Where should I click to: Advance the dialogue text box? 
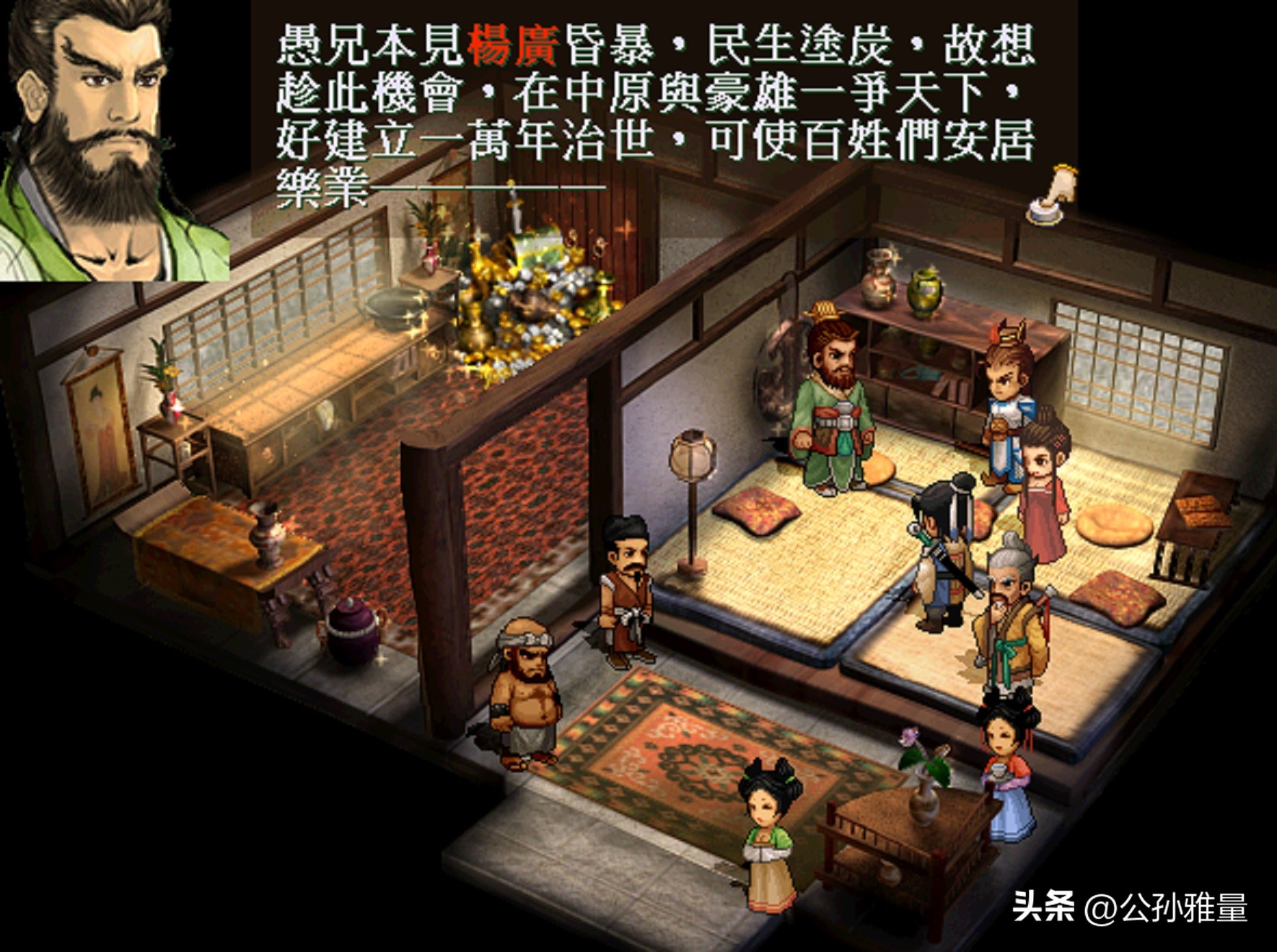655,115
